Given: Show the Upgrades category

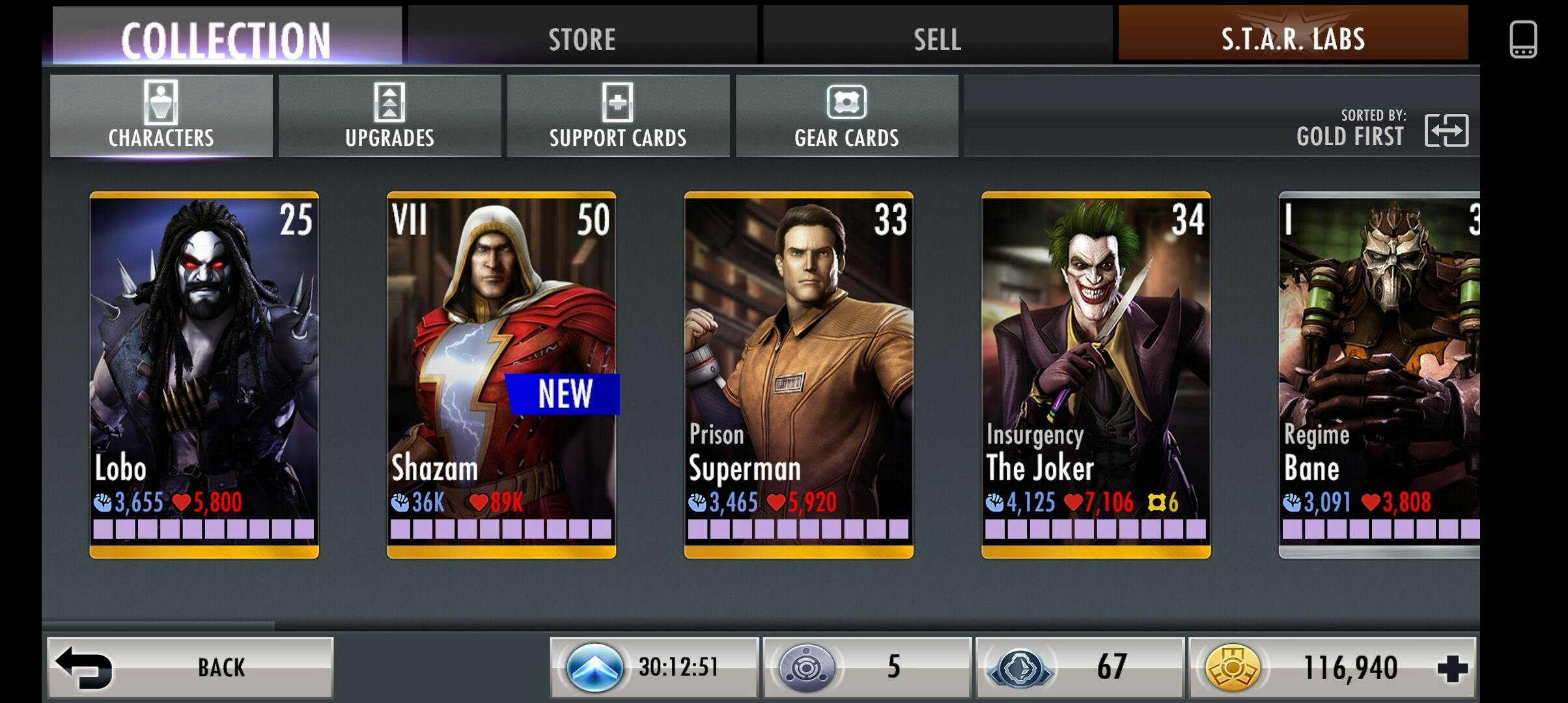Looking at the screenshot, I should [389, 116].
